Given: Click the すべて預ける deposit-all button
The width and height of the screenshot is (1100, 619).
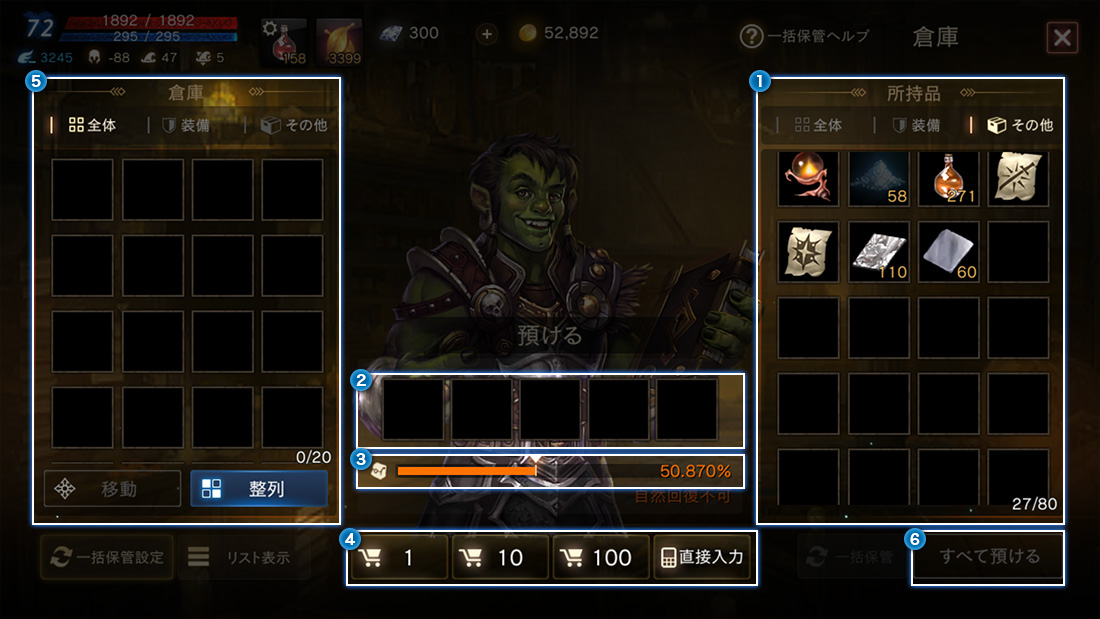Looking at the screenshot, I should 988,557.
